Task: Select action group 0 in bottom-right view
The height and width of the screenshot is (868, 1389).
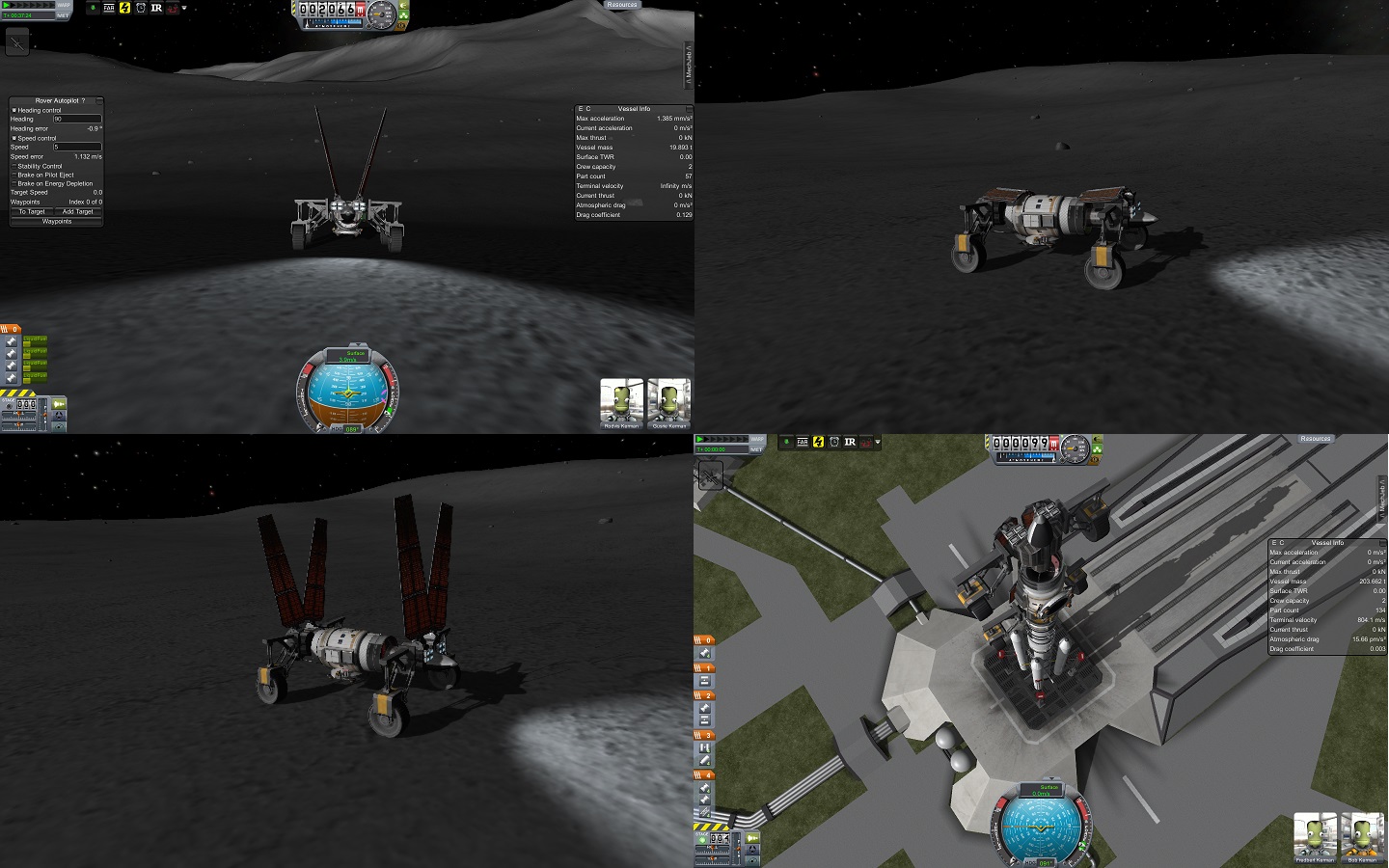Action: coord(705,641)
